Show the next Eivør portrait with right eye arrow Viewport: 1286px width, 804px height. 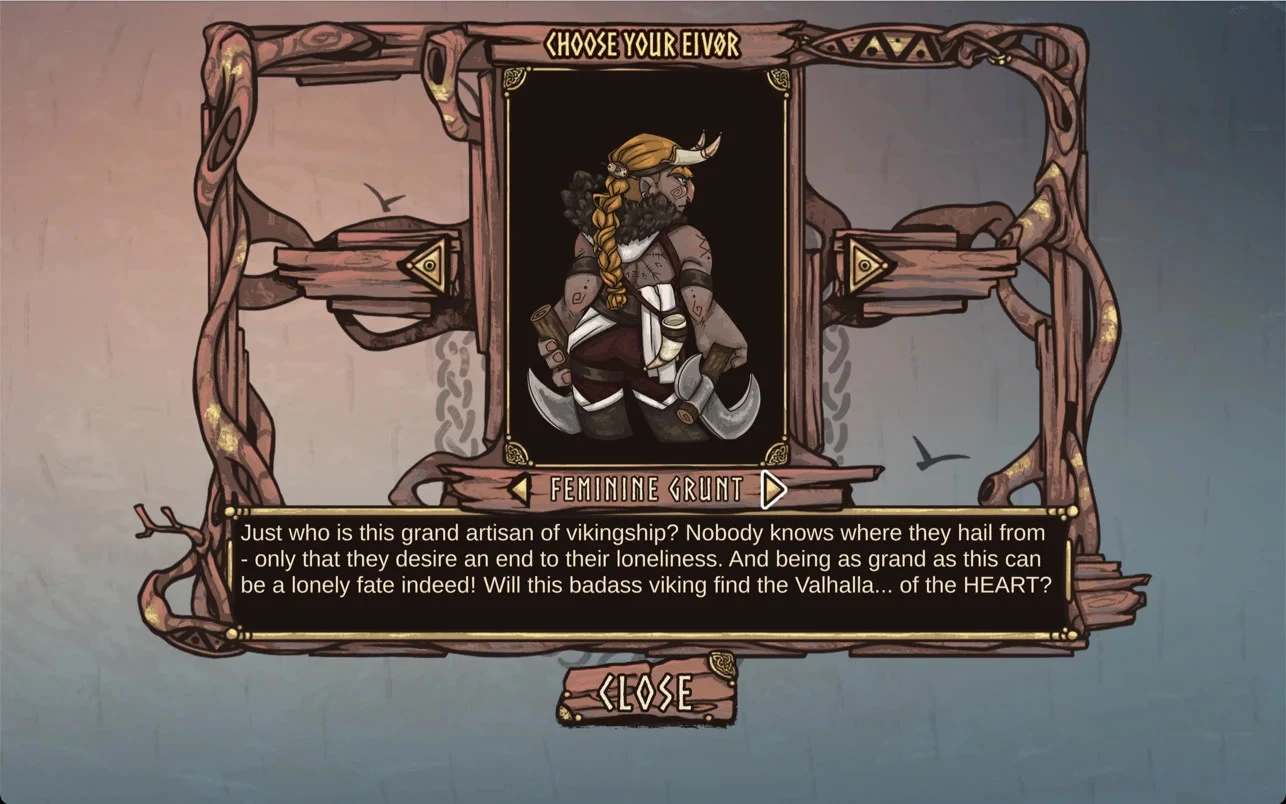point(866,265)
